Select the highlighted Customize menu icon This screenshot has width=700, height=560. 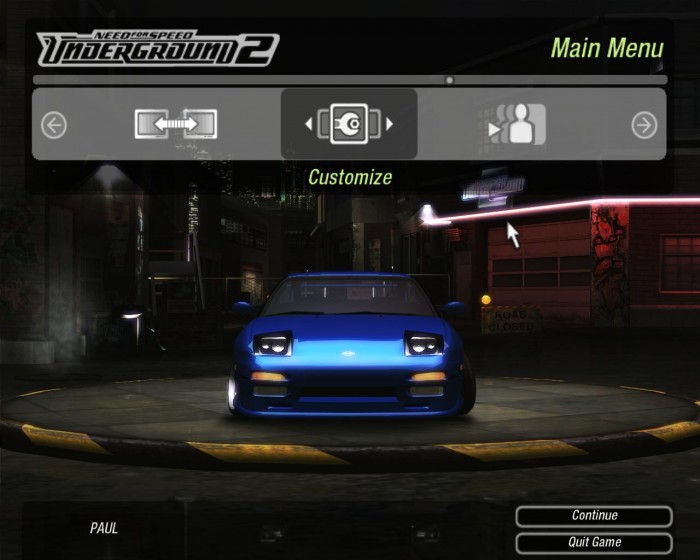pyautogui.click(x=349, y=124)
